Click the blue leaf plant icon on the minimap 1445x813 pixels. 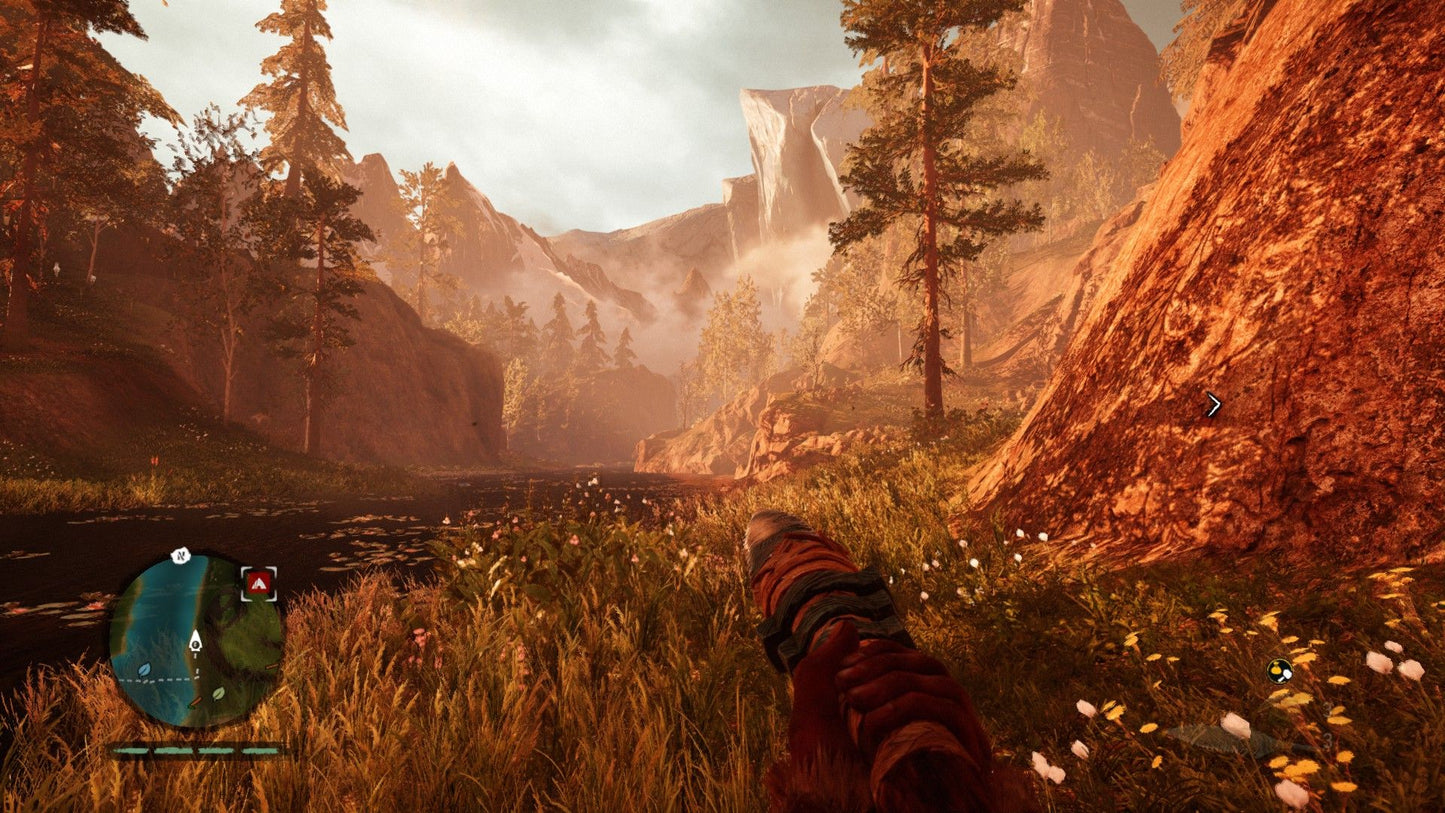point(144,670)
